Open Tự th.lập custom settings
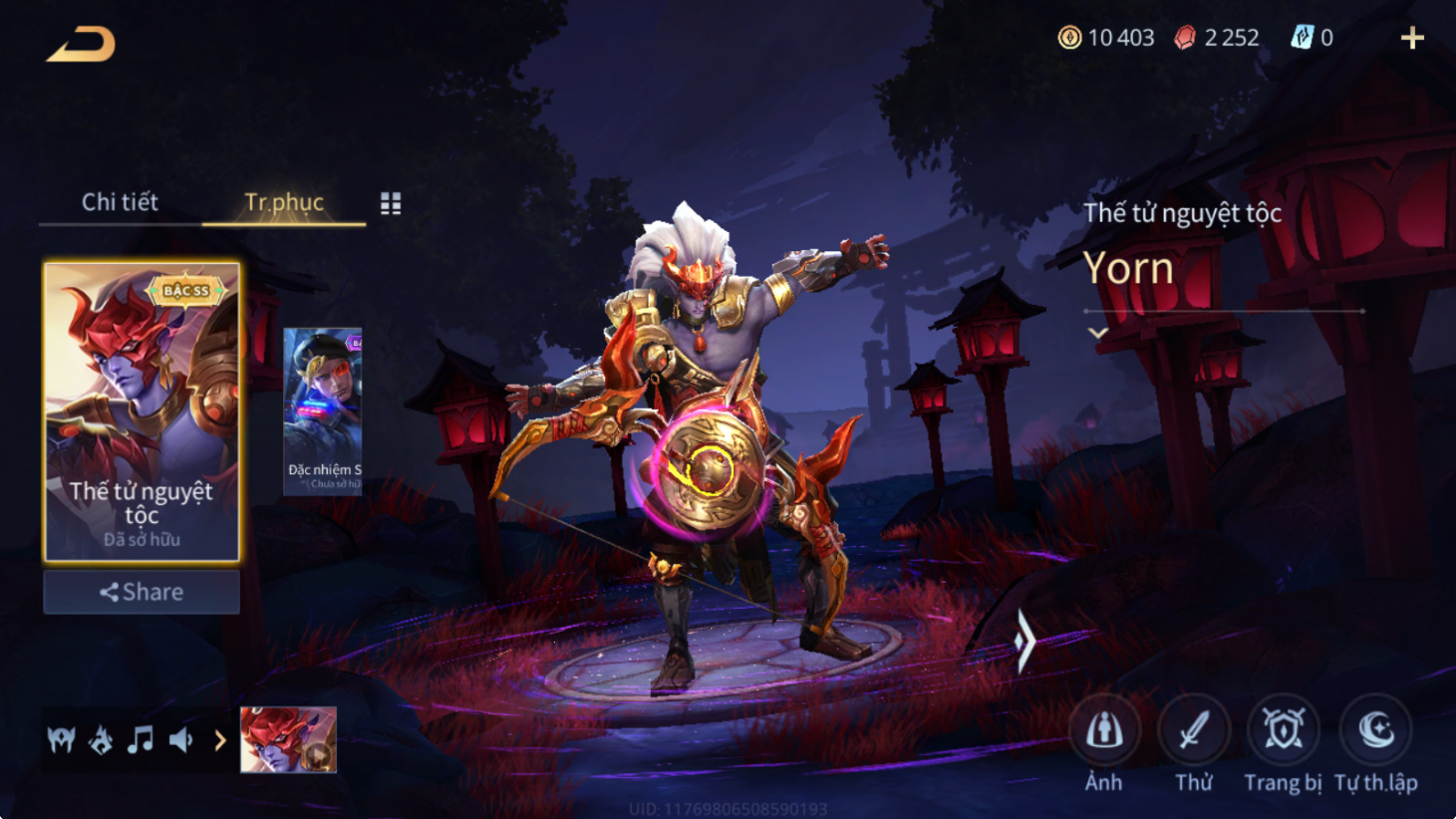Image resolution: width=1456 pixels, height=819 pixels. coord(1375,743)
